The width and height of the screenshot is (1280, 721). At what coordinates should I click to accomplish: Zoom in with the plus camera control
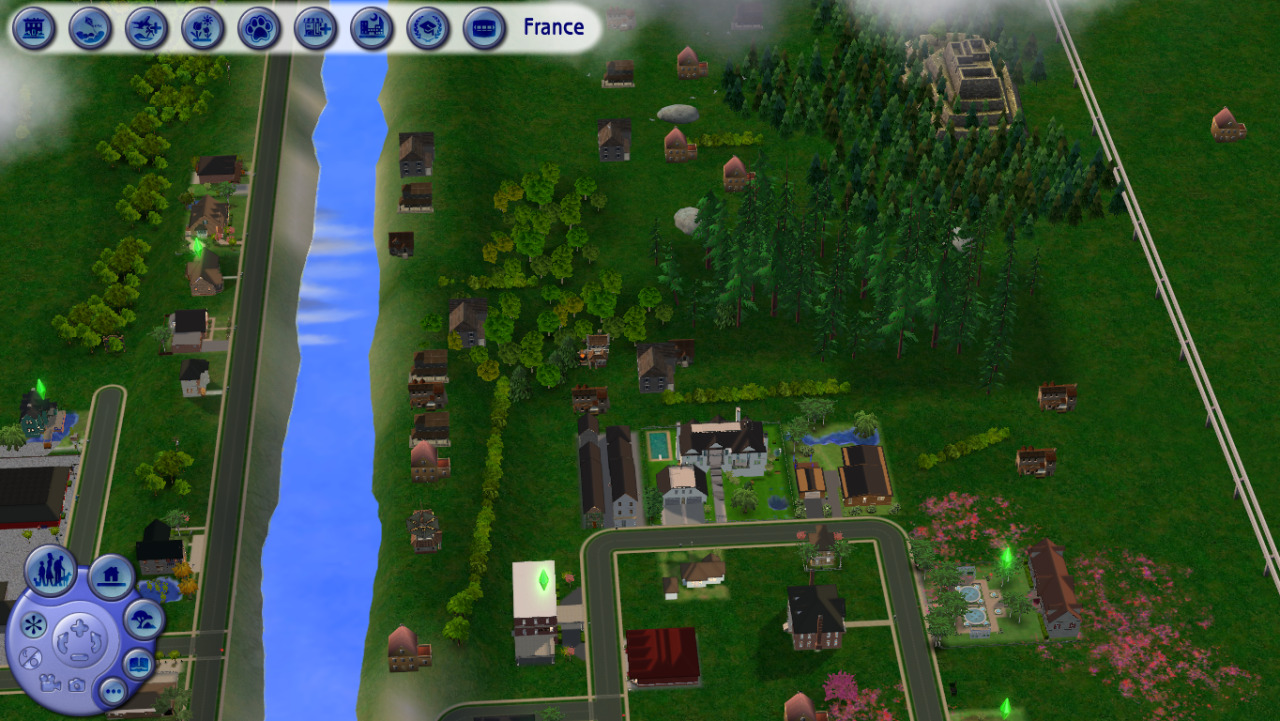[78, 628]
